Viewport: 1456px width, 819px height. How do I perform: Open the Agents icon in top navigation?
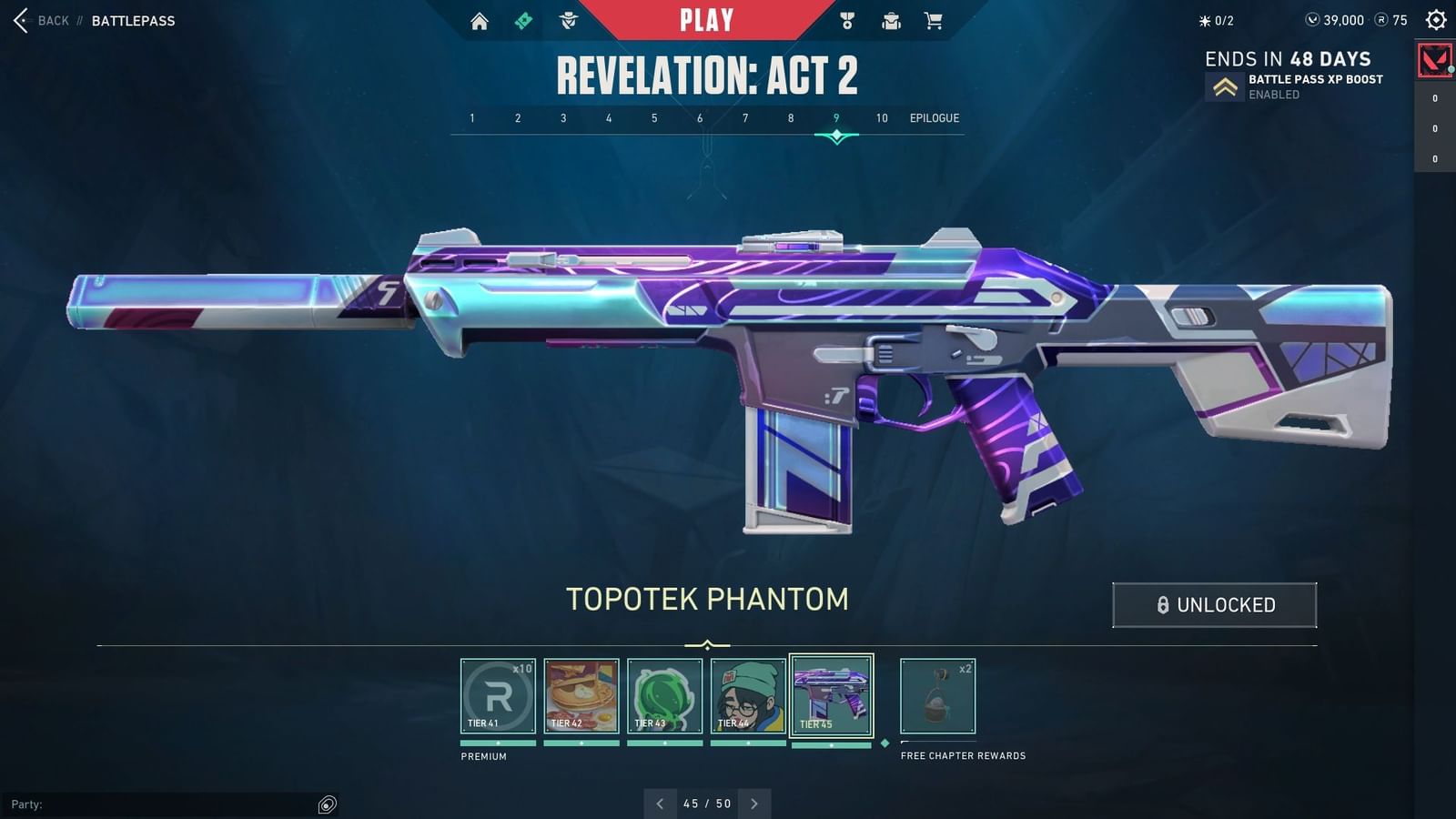click(x=567, y=19)
